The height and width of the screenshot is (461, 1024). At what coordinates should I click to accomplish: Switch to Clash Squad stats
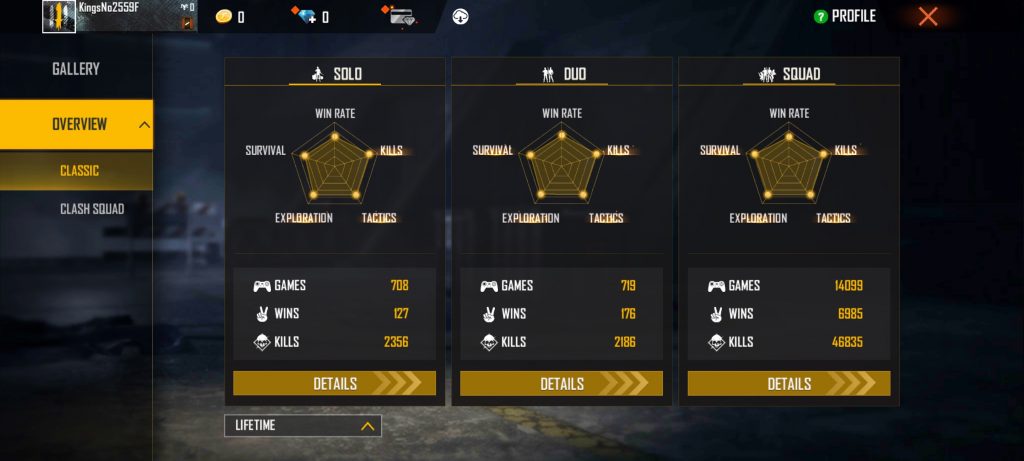(90, 209)
